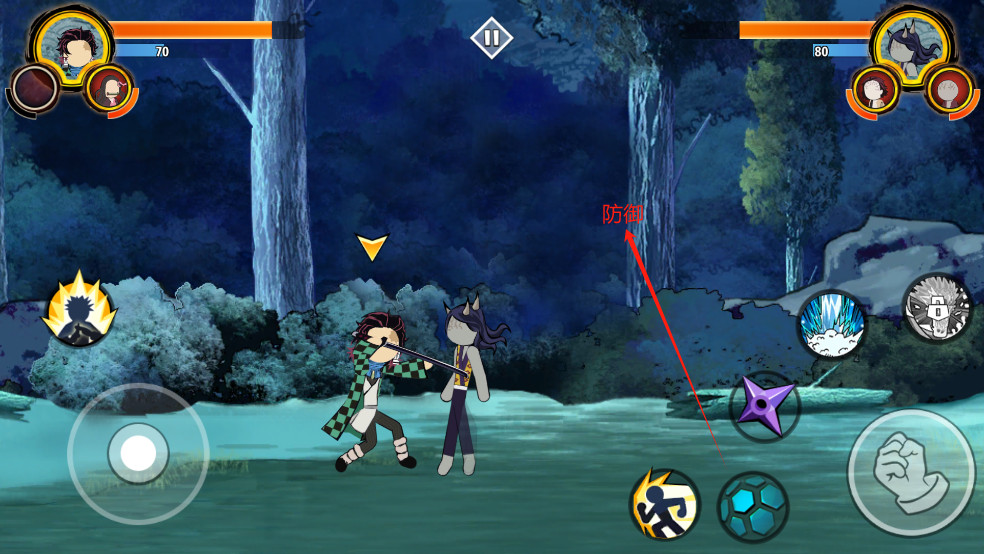This screenshot has height=554, width=984.
Task: Click the virtual joystick's white center knob
Action: coord(137,454)
